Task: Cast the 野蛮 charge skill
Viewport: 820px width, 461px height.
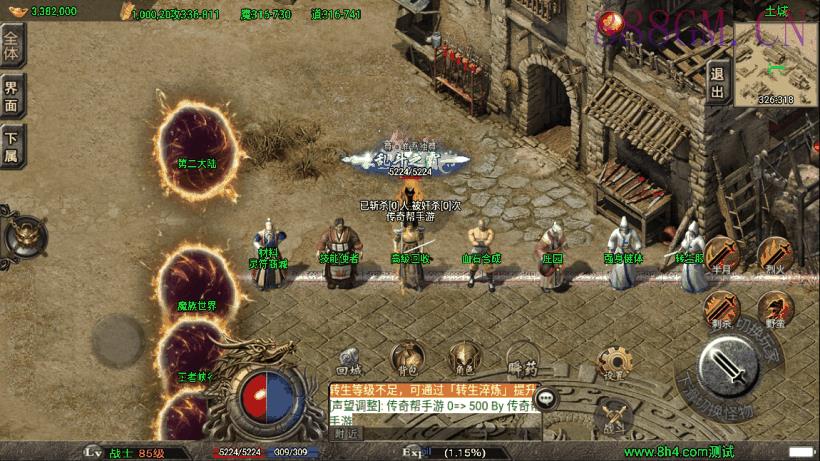Action: point(774,310)
